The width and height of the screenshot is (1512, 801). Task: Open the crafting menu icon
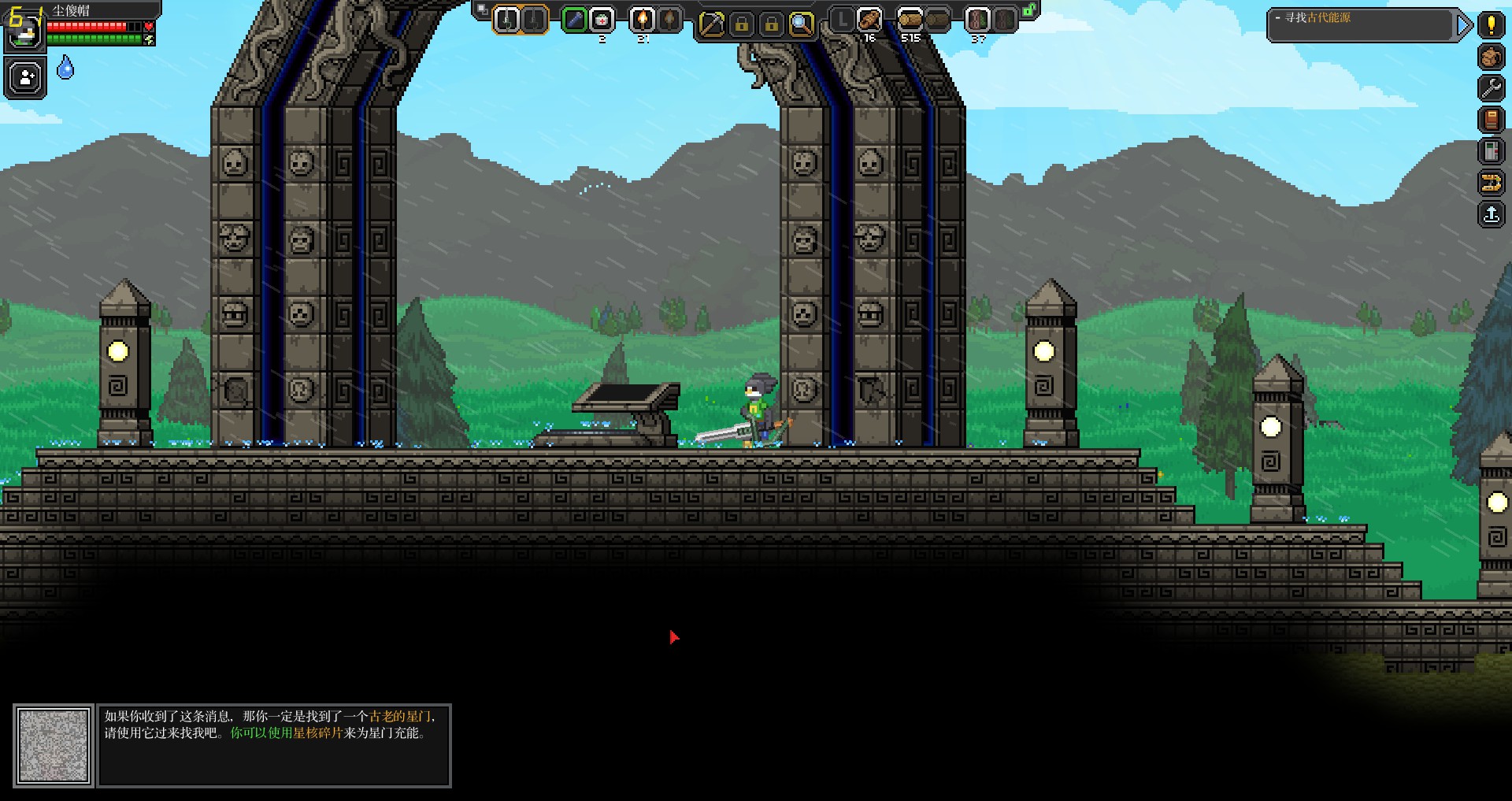pyautogui.click(x=1491, y=55)
